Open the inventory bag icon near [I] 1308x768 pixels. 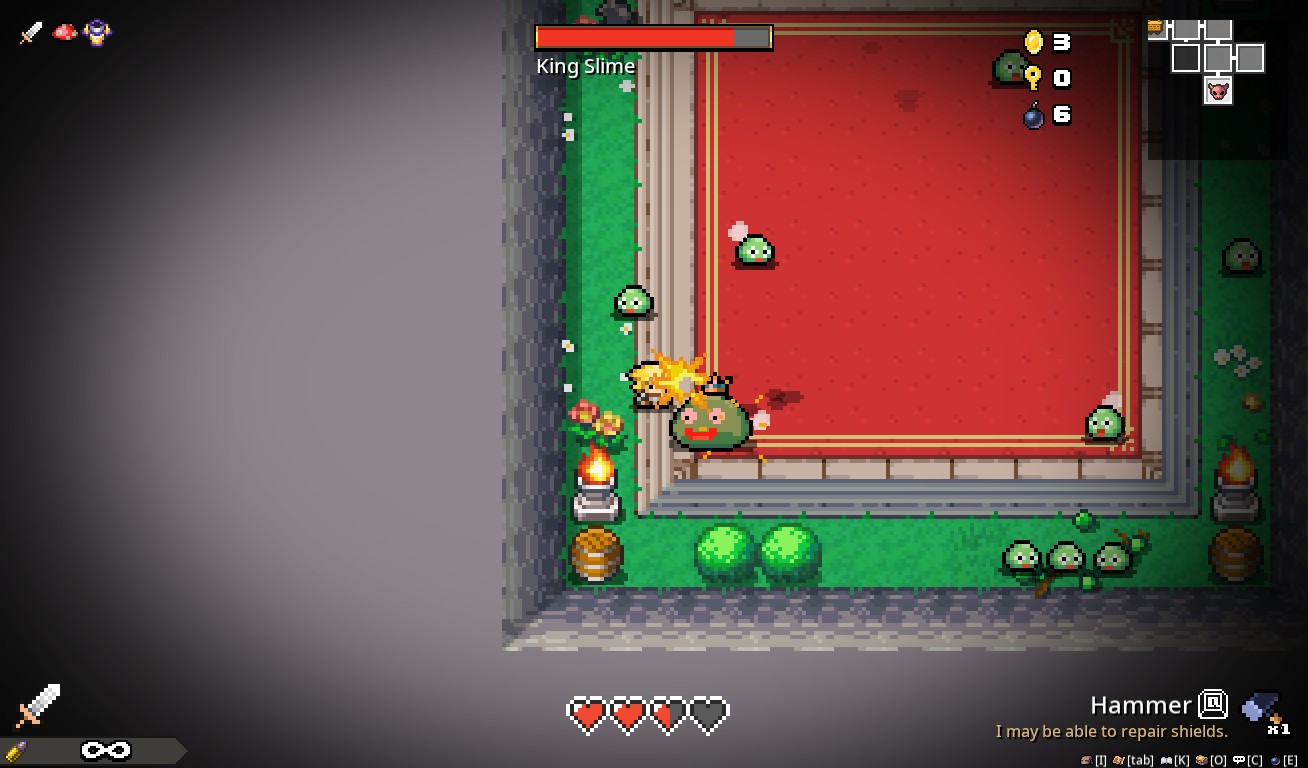click(1086, 760)
